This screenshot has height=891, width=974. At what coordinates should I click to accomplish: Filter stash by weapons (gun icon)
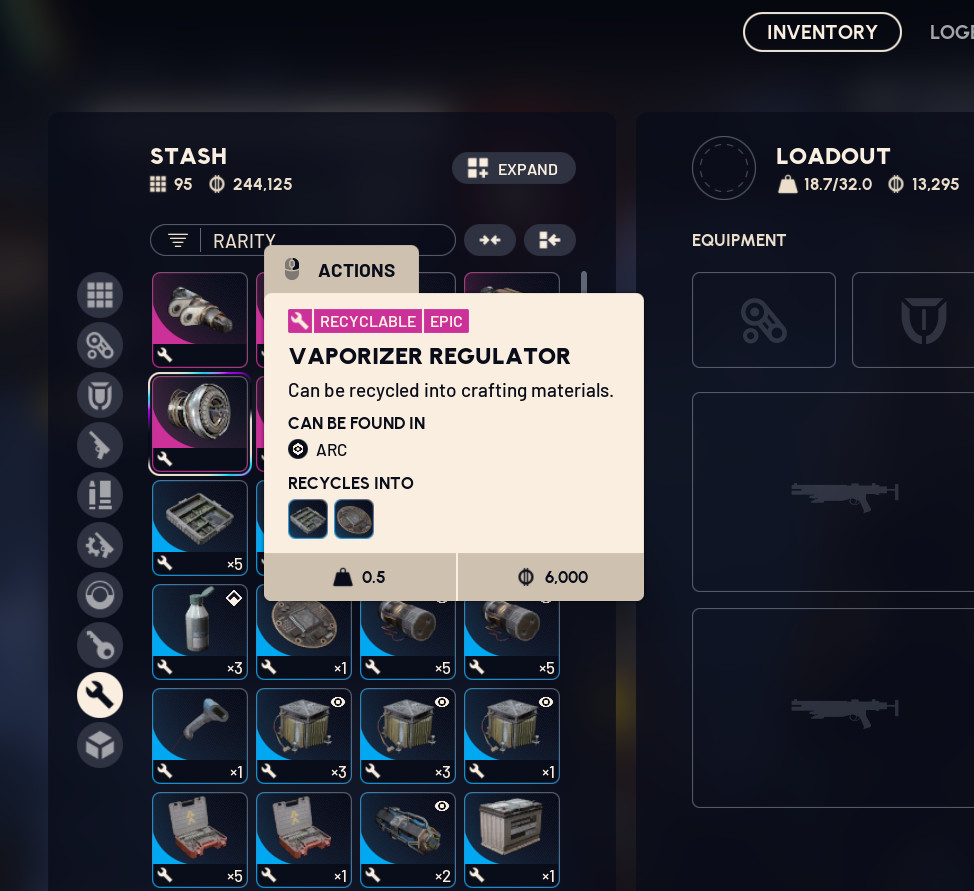click(100, 445)
